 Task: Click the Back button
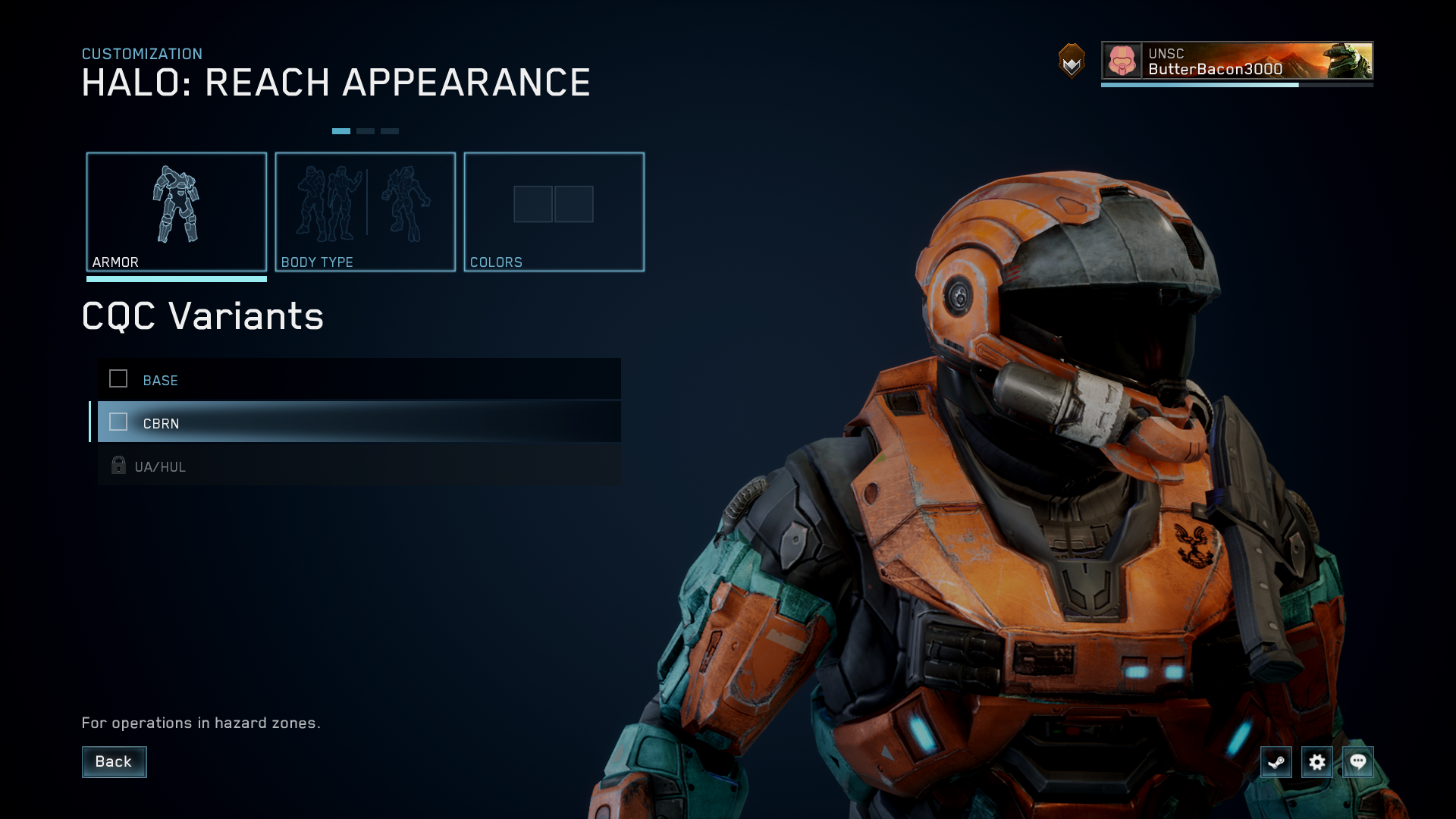pos(114,762)
